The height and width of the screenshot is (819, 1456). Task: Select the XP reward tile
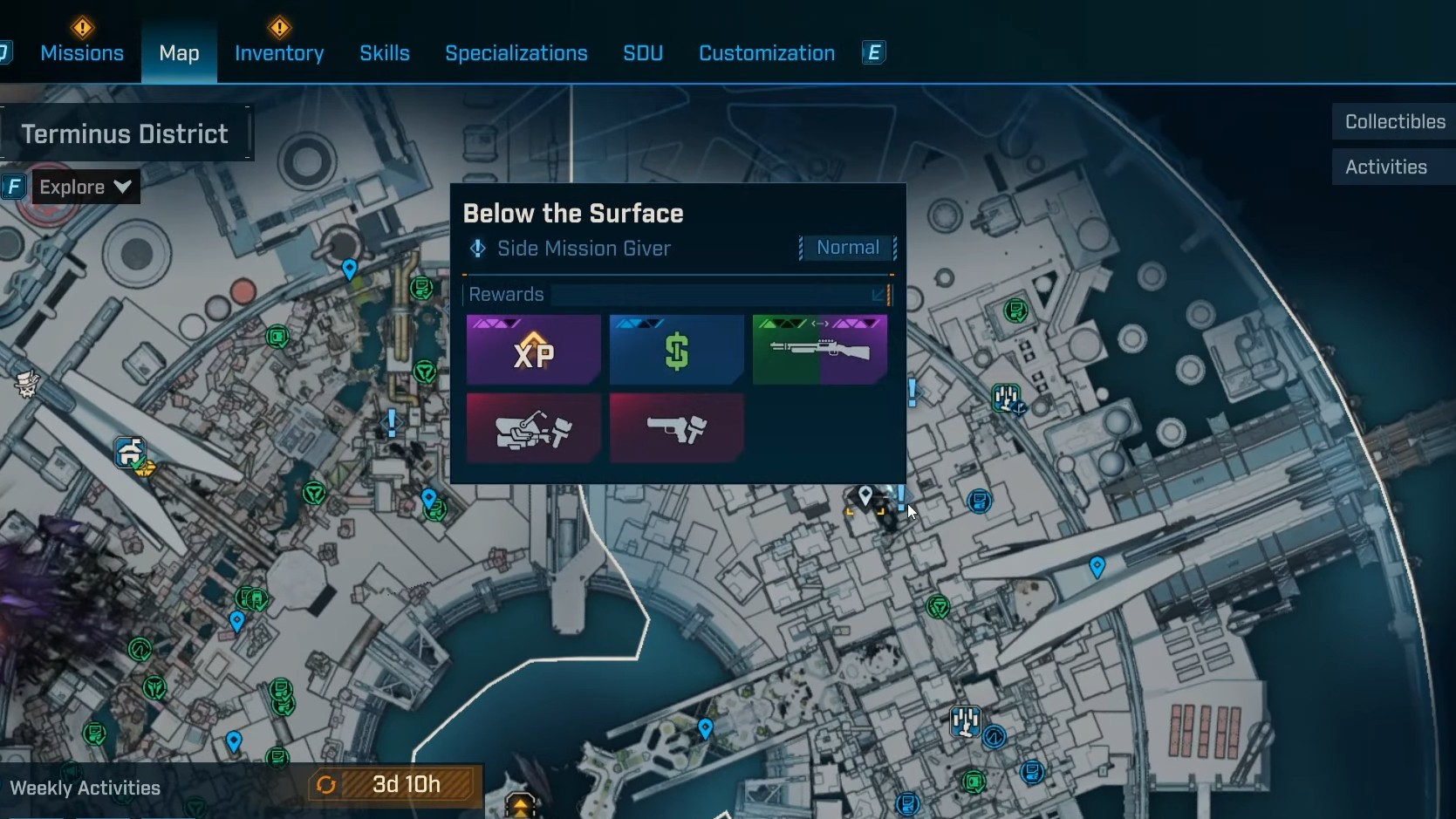pyautogui.click(x=534, y=351)
